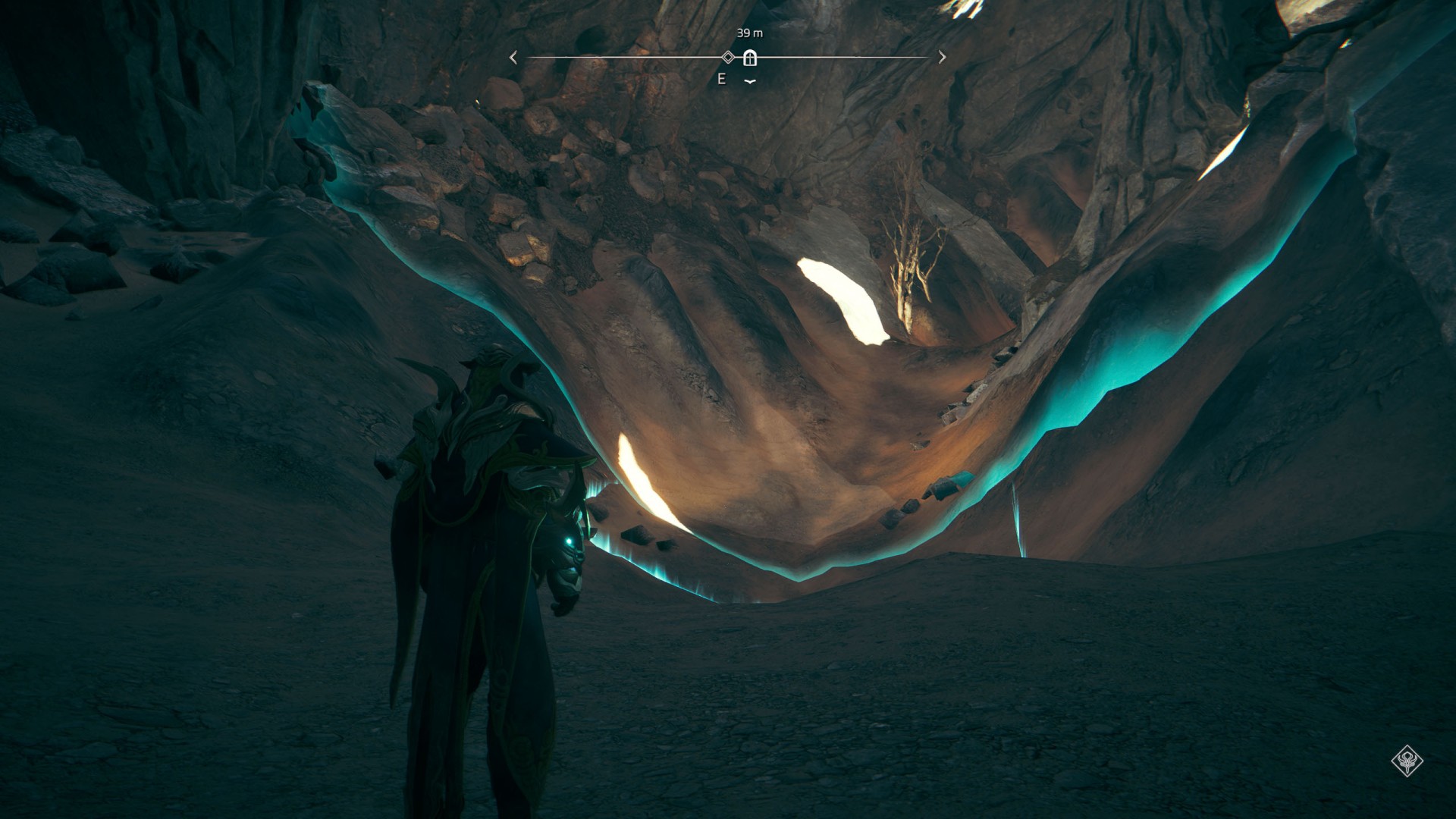Click the compass right arrow
Screen dimensions: 1456x819
pos(942,57)
